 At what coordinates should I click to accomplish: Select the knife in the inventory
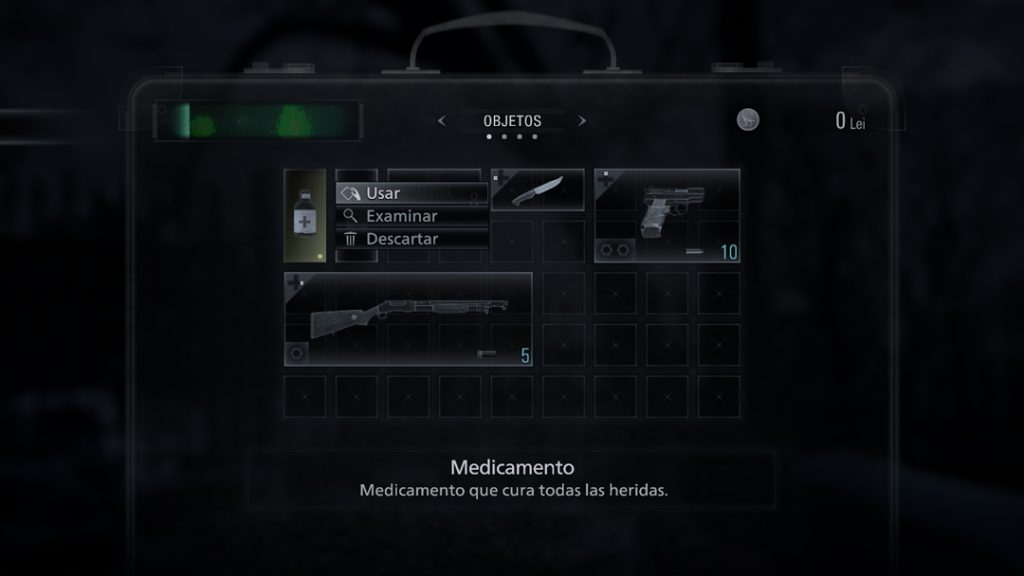click(x=537, y=190)
